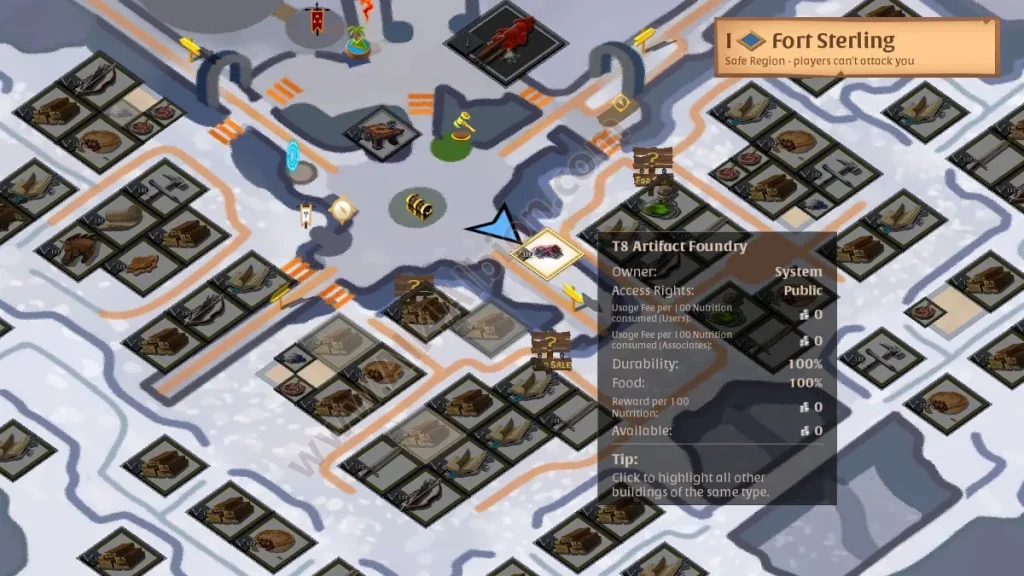1024x576 pixels.
Task: Select the highlighted T8 Artifact Foundry tile
Action: [x=547, y=250]
